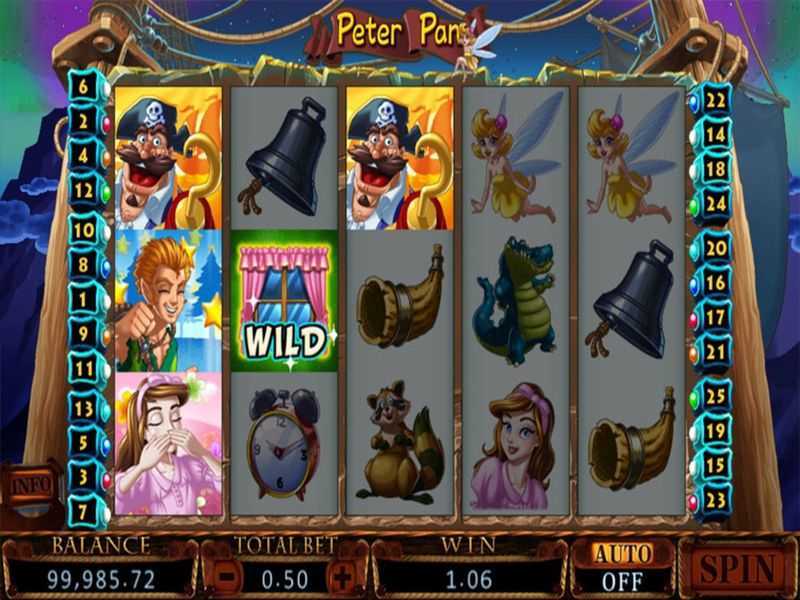Activate payline number 13 marker
800x600 pixels.
pos(82,408)
